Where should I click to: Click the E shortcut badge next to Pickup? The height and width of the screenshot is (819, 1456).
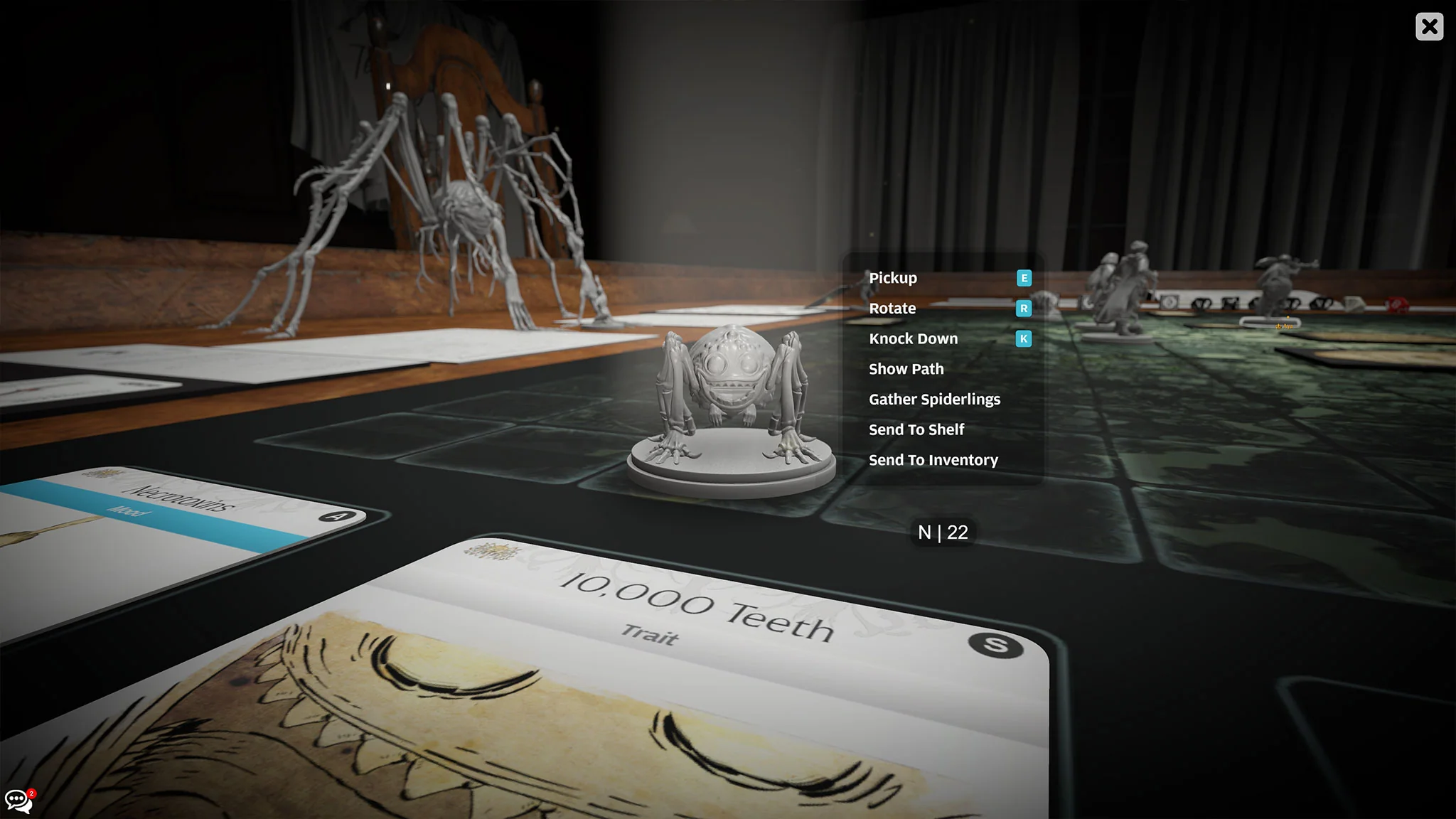(1023, 279)
